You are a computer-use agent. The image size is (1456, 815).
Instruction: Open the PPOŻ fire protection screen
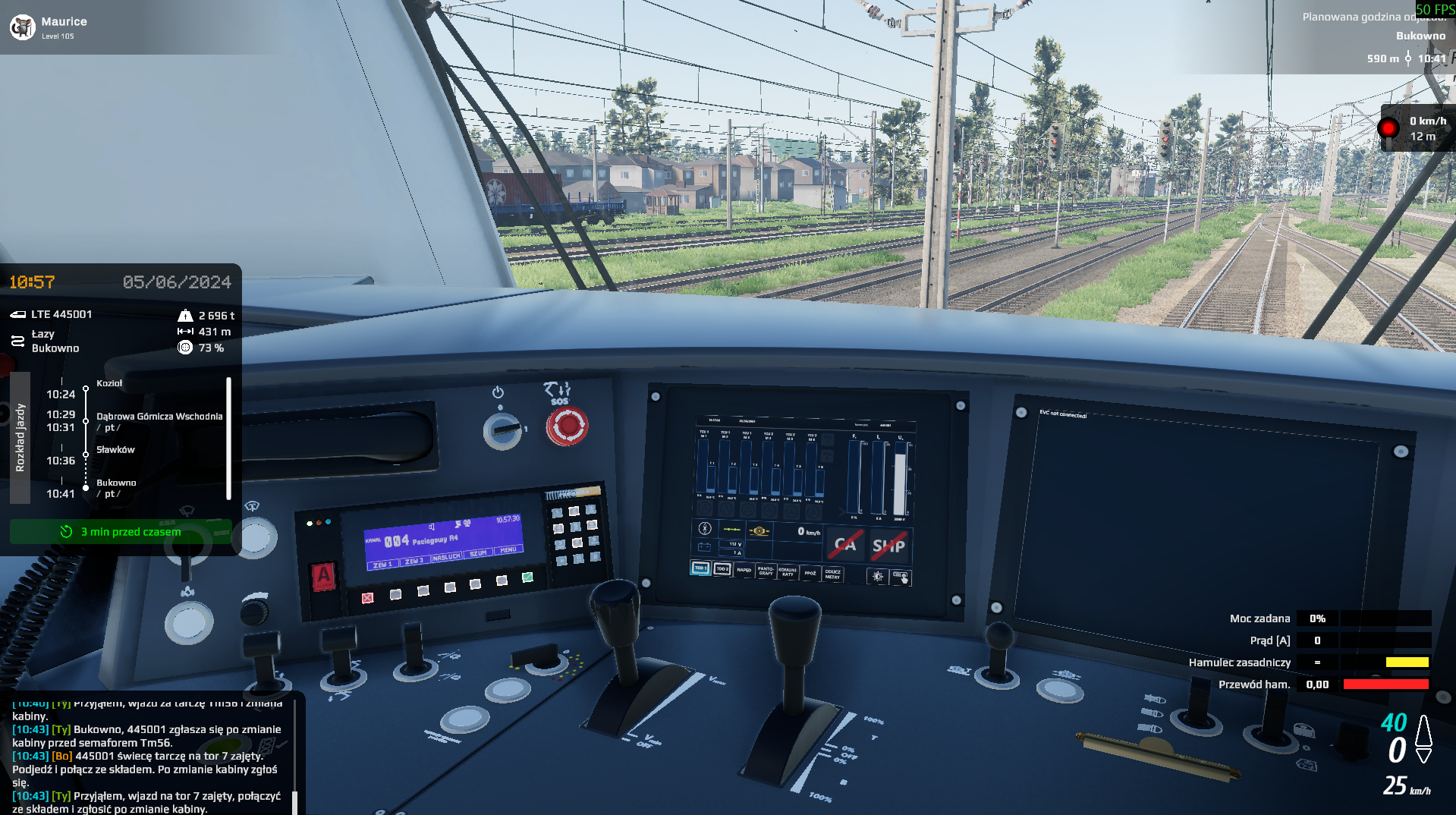coord(810,574)
